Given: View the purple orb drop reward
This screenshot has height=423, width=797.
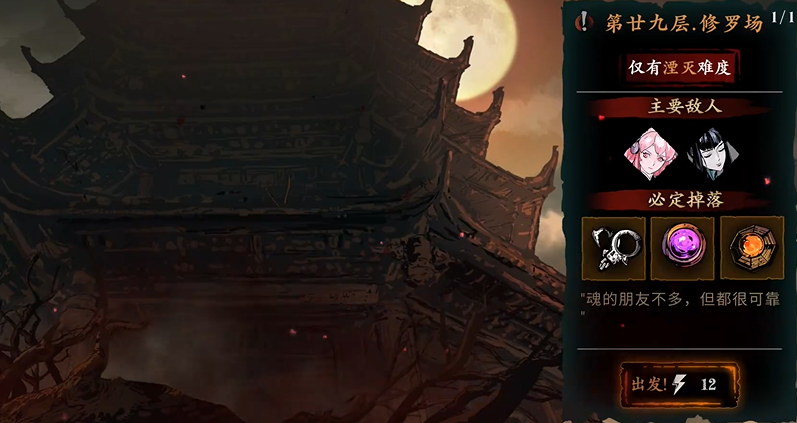Looking at the screenshot, I should tap(683, 248).
